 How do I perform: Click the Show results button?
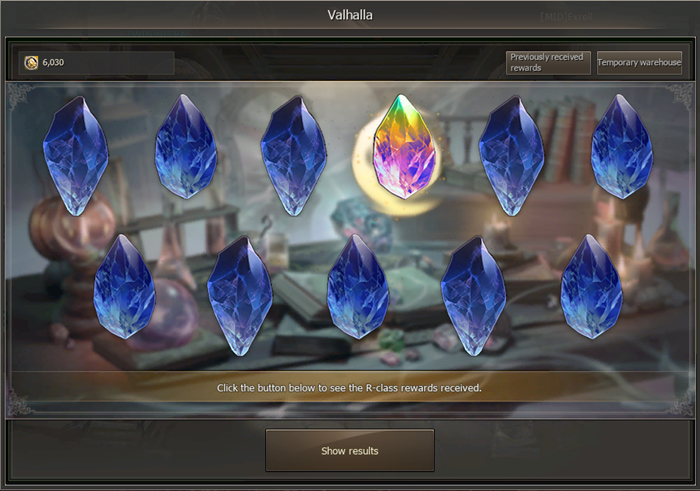[x=349, y=450]
